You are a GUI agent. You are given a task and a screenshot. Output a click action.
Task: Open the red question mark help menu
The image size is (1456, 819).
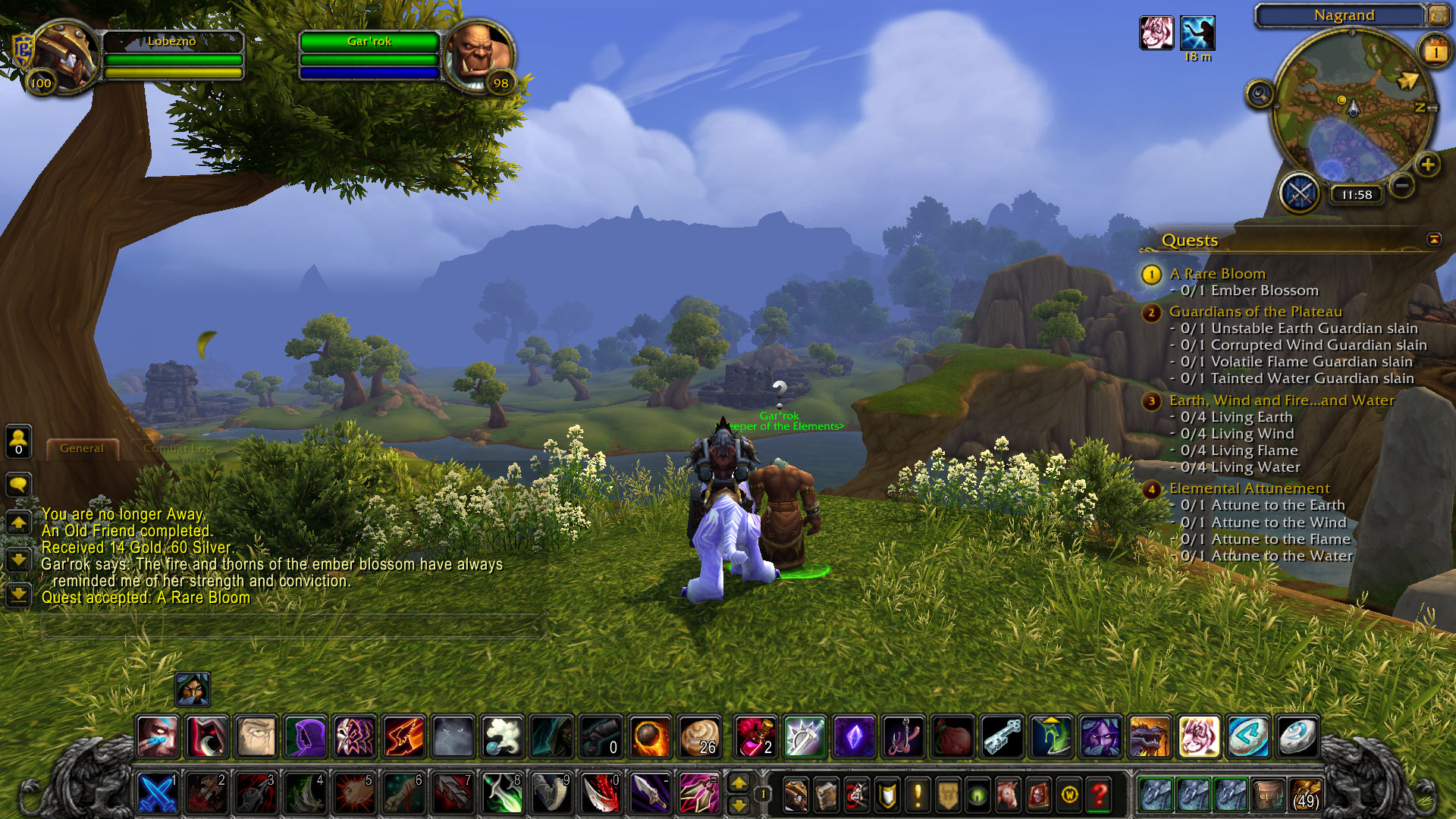[x=1099, y=795]
